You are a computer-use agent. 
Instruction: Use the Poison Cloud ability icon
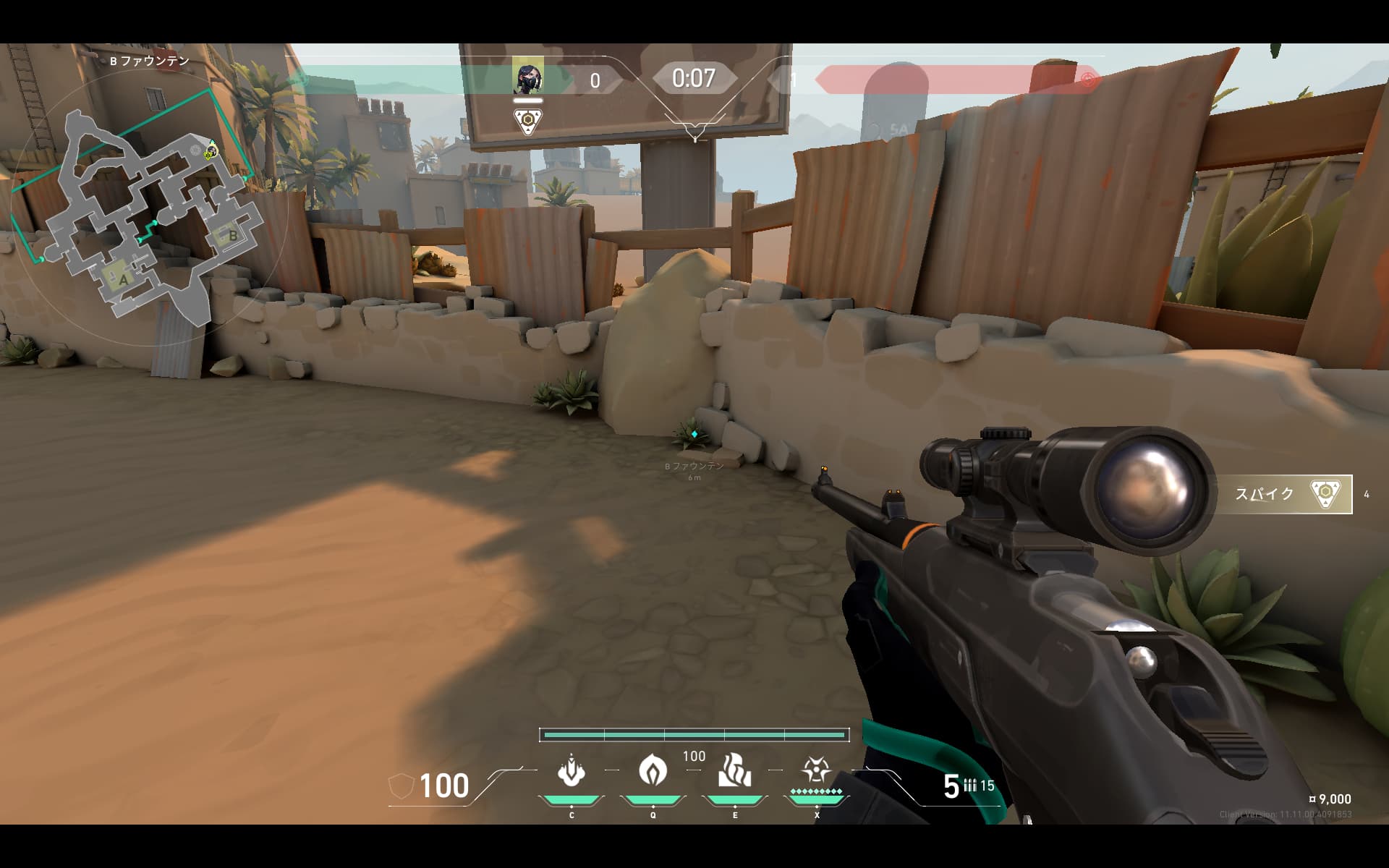point(653,770)
